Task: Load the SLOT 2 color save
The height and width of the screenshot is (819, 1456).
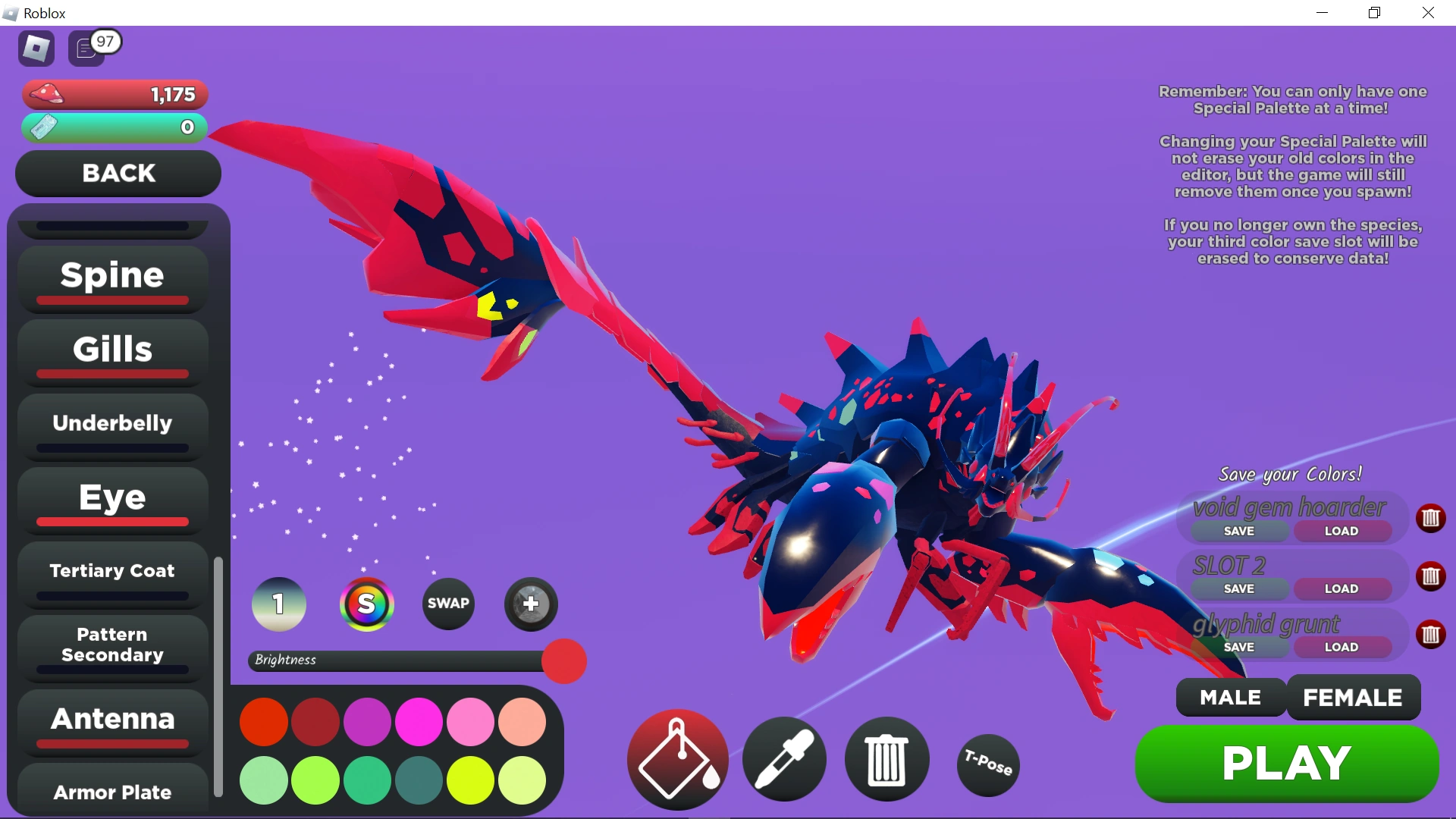Action: point(1341,588)
